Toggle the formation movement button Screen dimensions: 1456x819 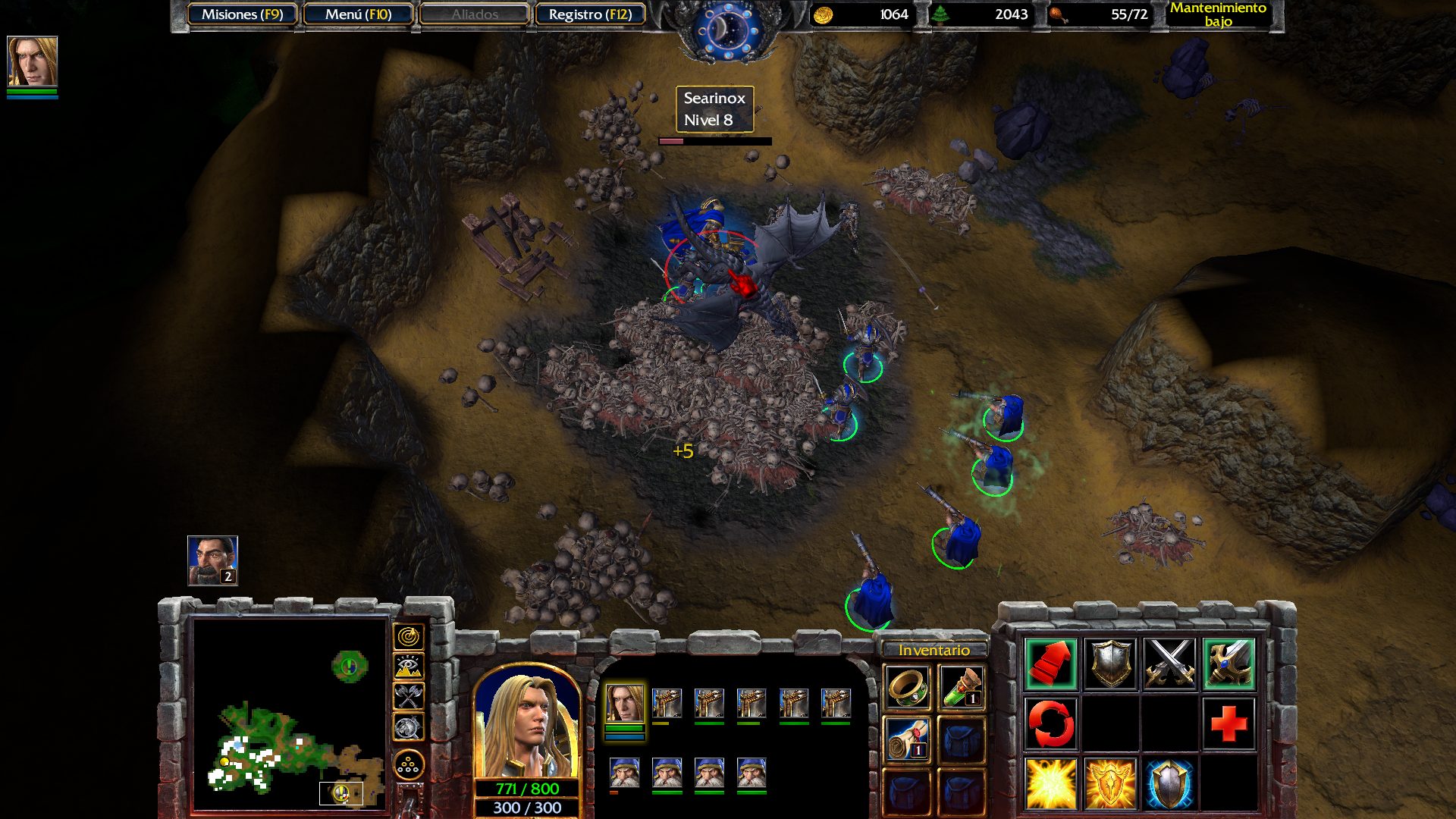tap(409, 765)
